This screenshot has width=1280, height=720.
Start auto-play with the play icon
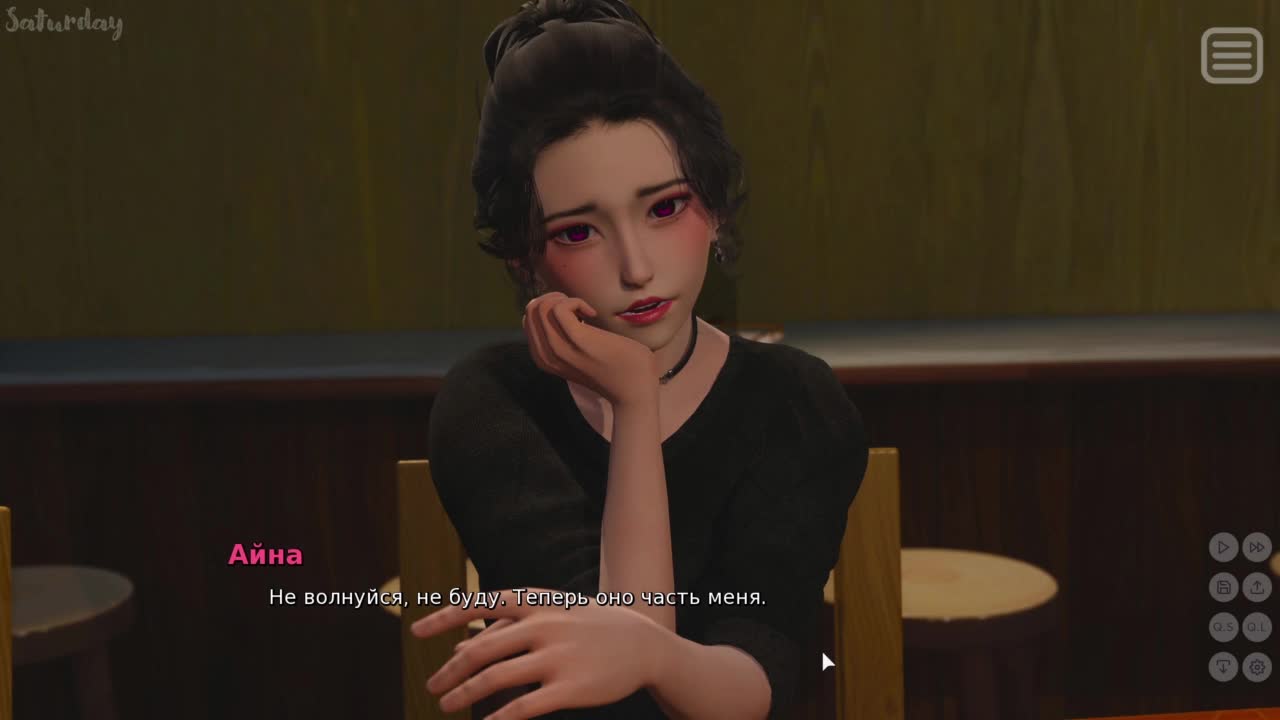pyautogui.click(x=1223, y=547)
